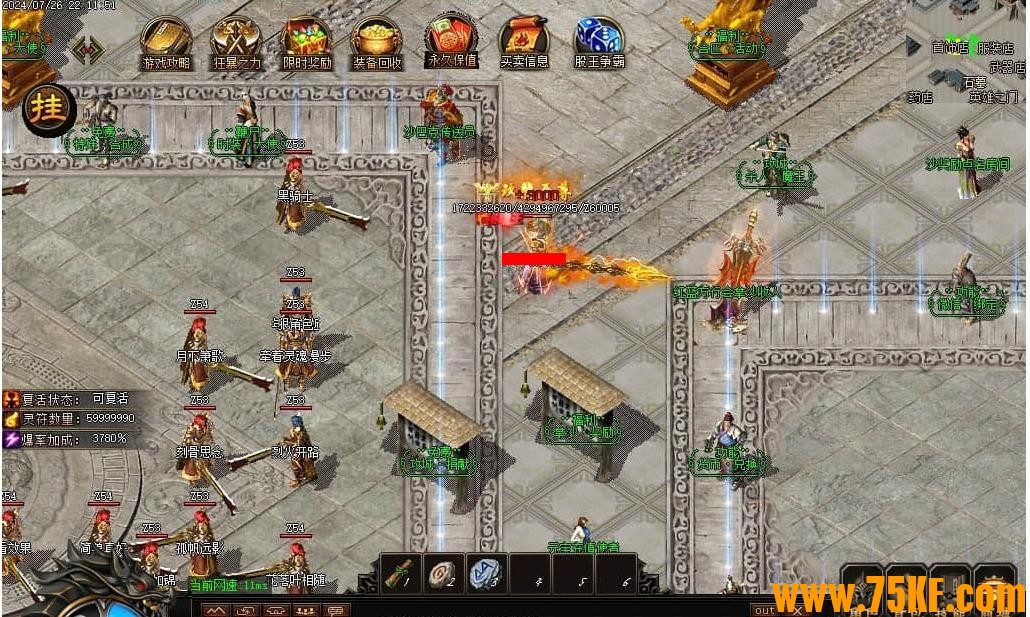Open the 买卖信息 trade scroll icon
The width and height of the screenshot is (1030, 617).
[x=524, y=41]
